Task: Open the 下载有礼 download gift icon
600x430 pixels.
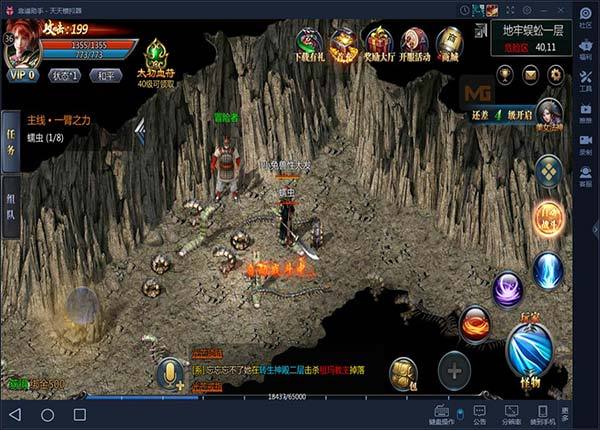Action: coord(311,44)
